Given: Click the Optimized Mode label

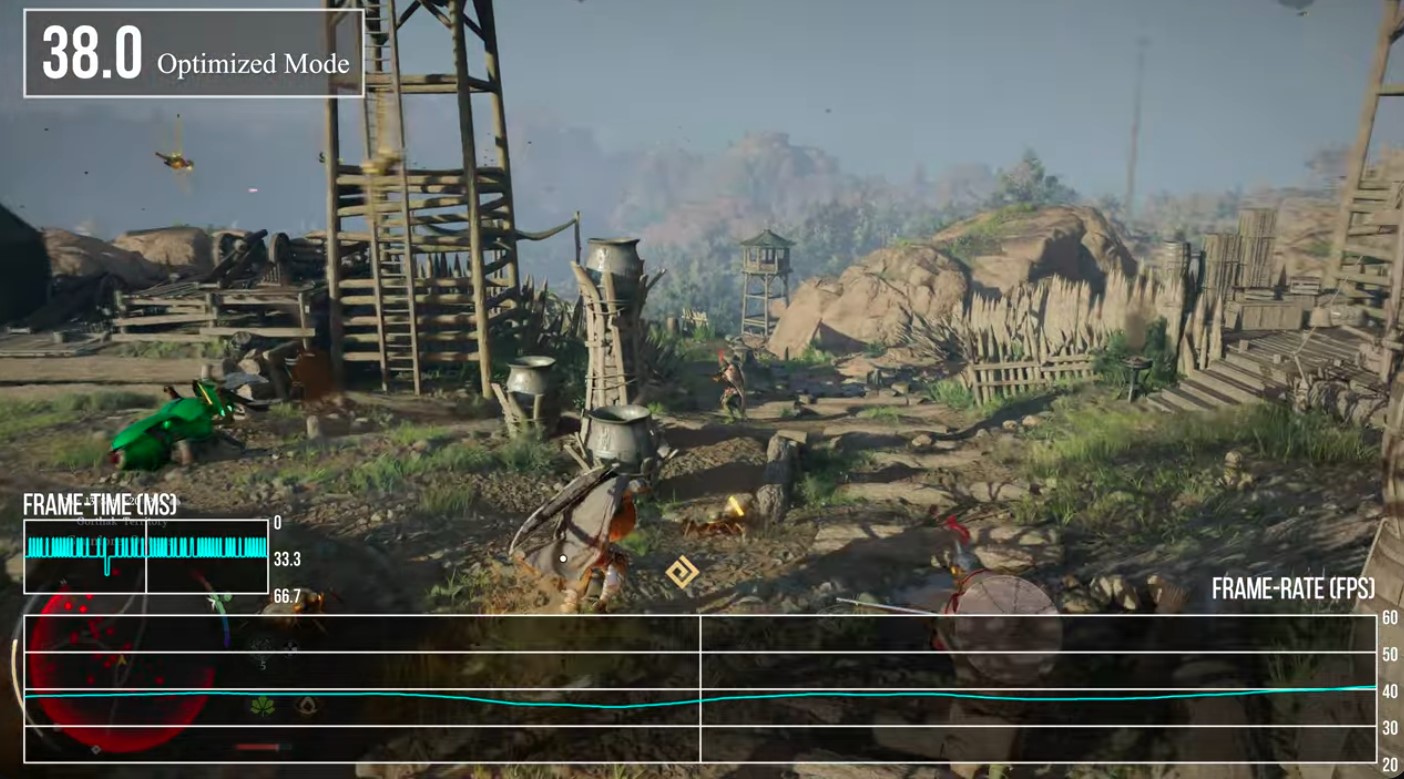Looking at the screenshot, I should [255, 63].
